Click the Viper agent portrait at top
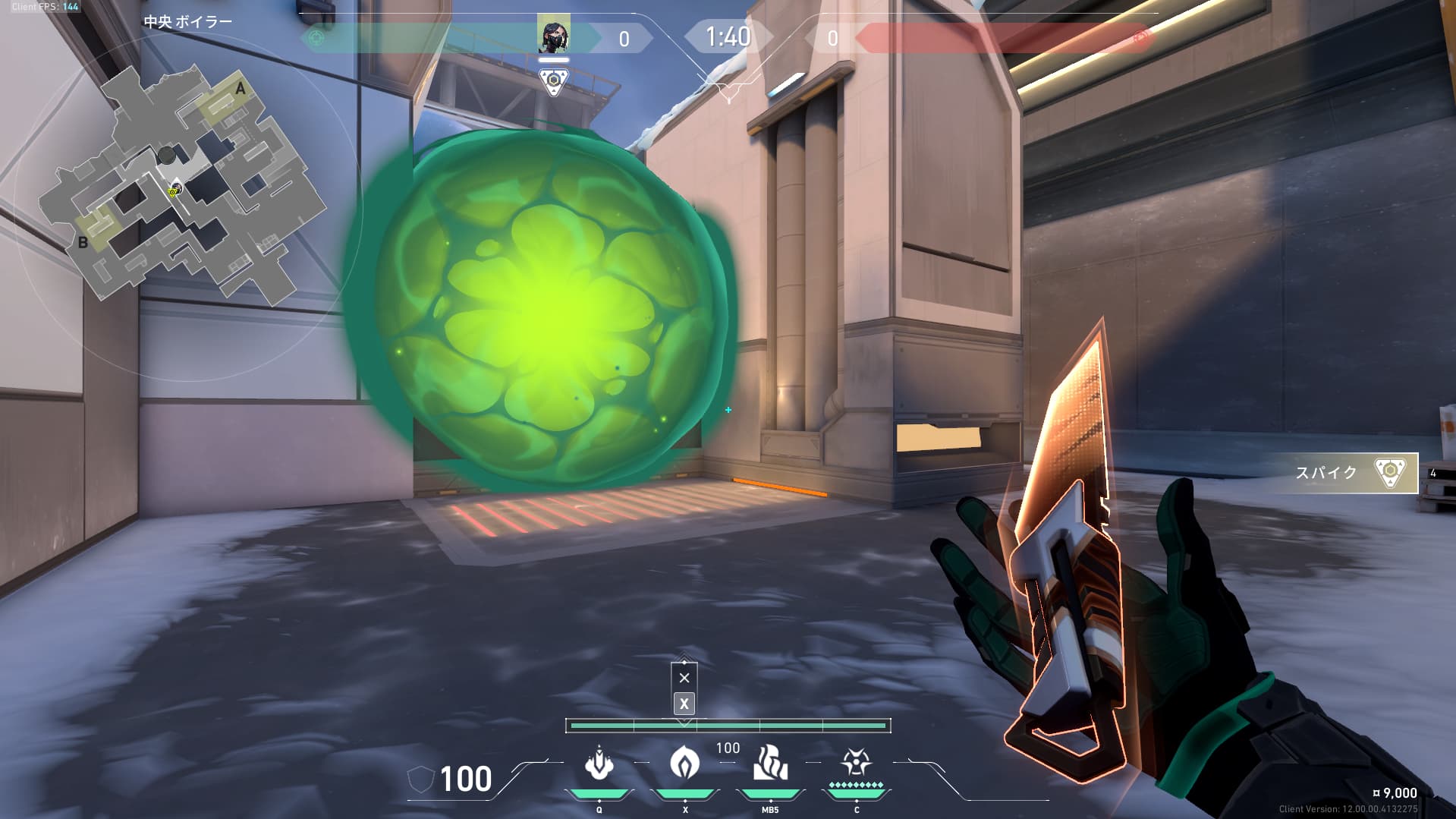 coord(553,35)
